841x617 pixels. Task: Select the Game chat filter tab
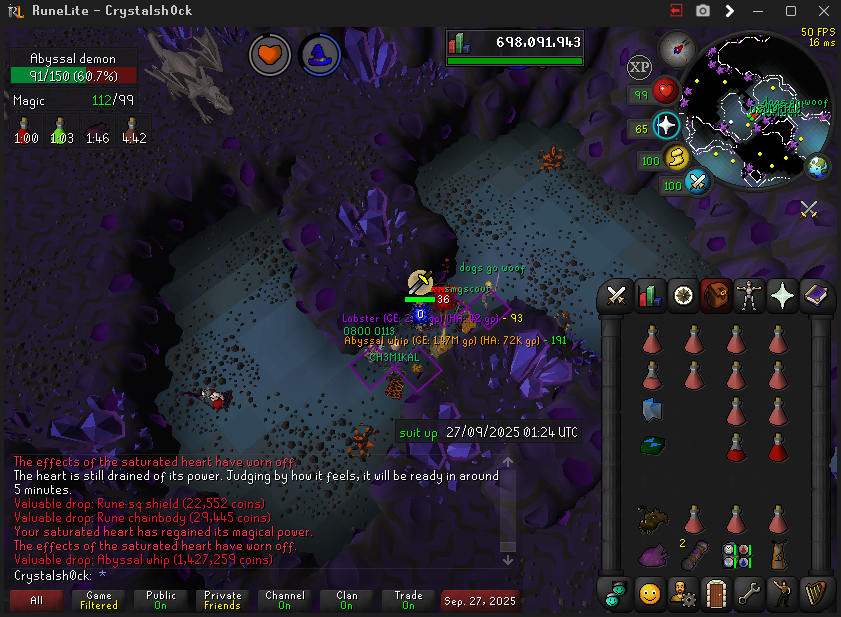click(x=99, y=600)
